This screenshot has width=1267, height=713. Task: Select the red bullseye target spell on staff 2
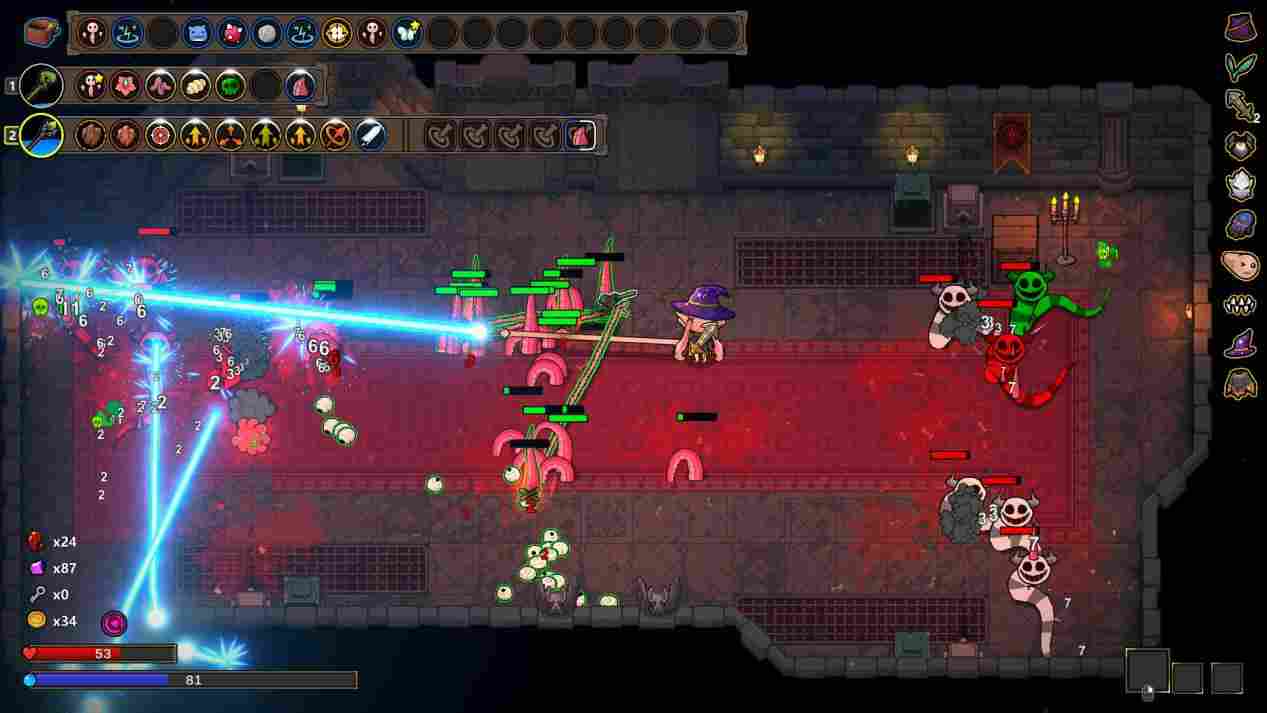(160, 135)
